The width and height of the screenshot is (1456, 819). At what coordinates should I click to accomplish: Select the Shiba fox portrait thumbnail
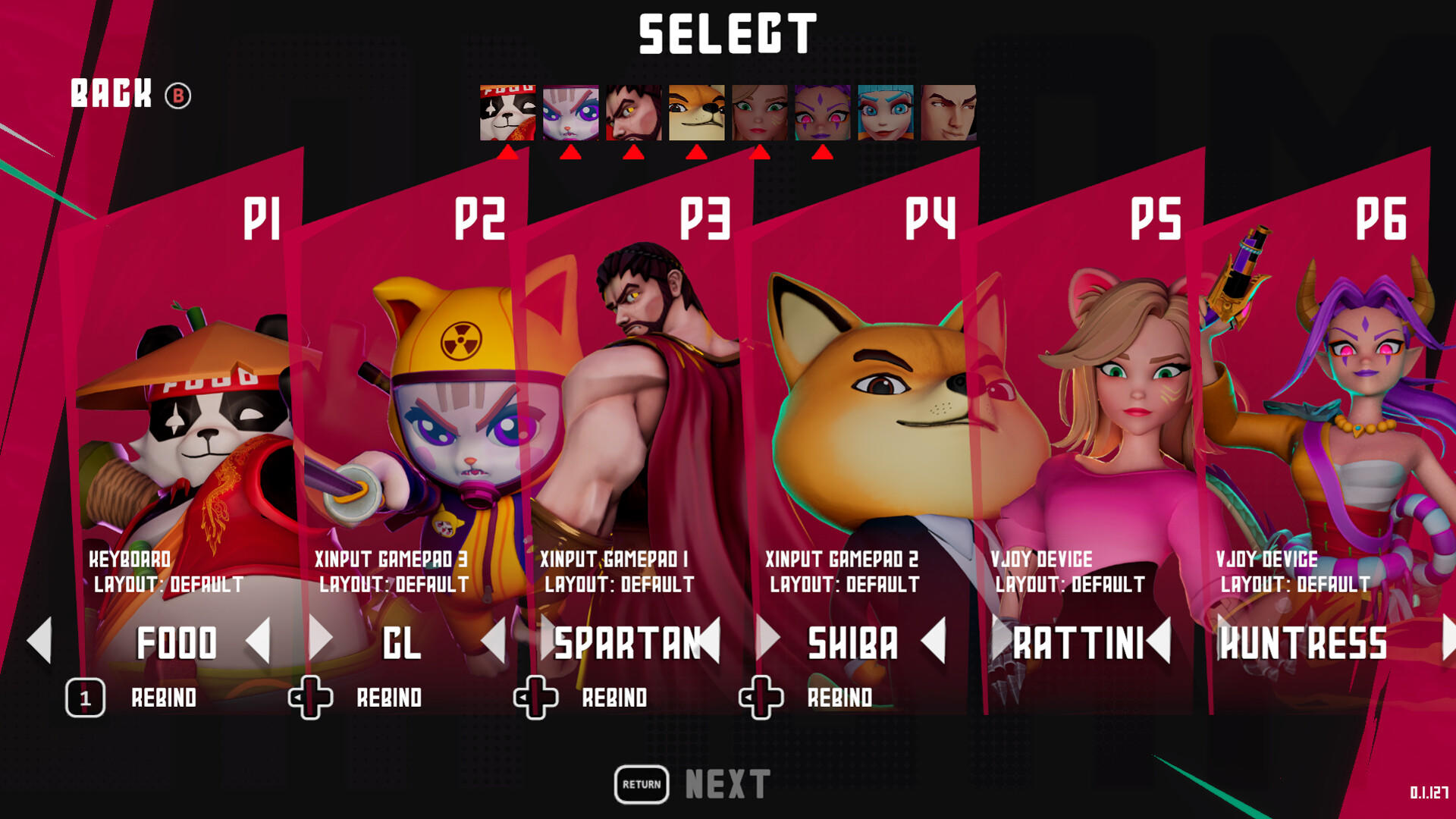coord(695,112)
